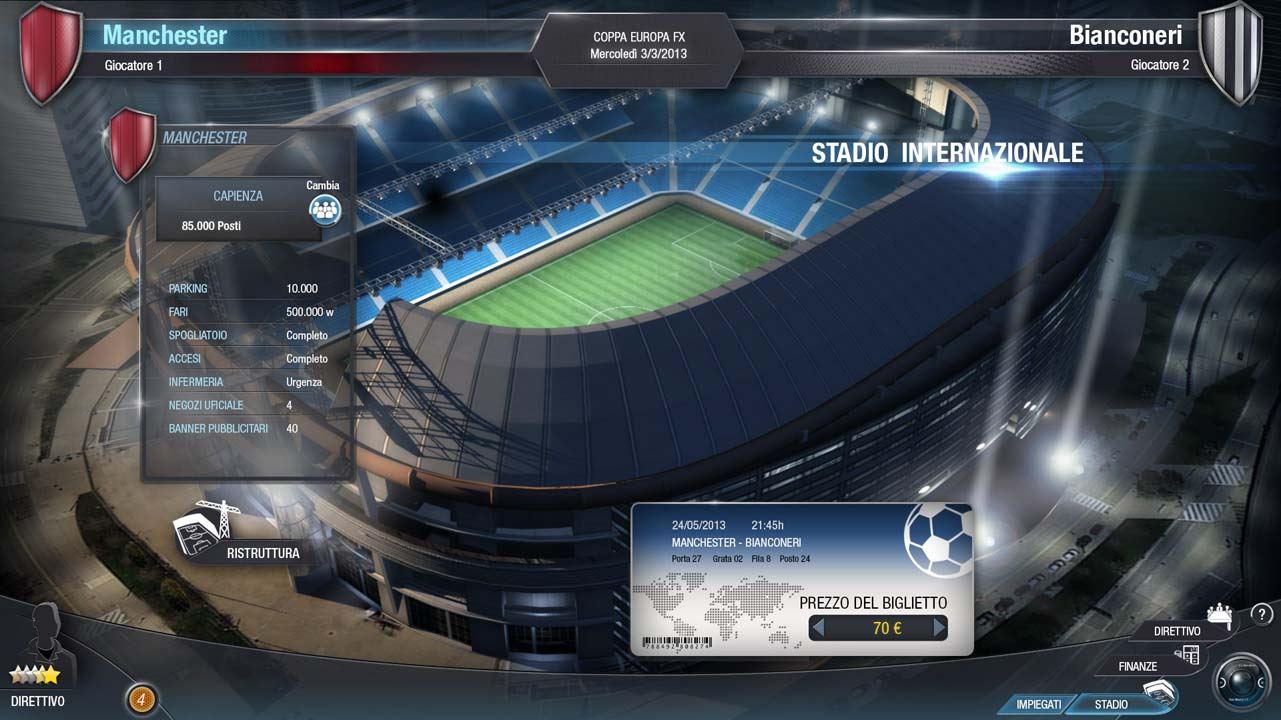Open help with the question mark icon
Screen dimensions: 1281x720
pos(1261,614)
